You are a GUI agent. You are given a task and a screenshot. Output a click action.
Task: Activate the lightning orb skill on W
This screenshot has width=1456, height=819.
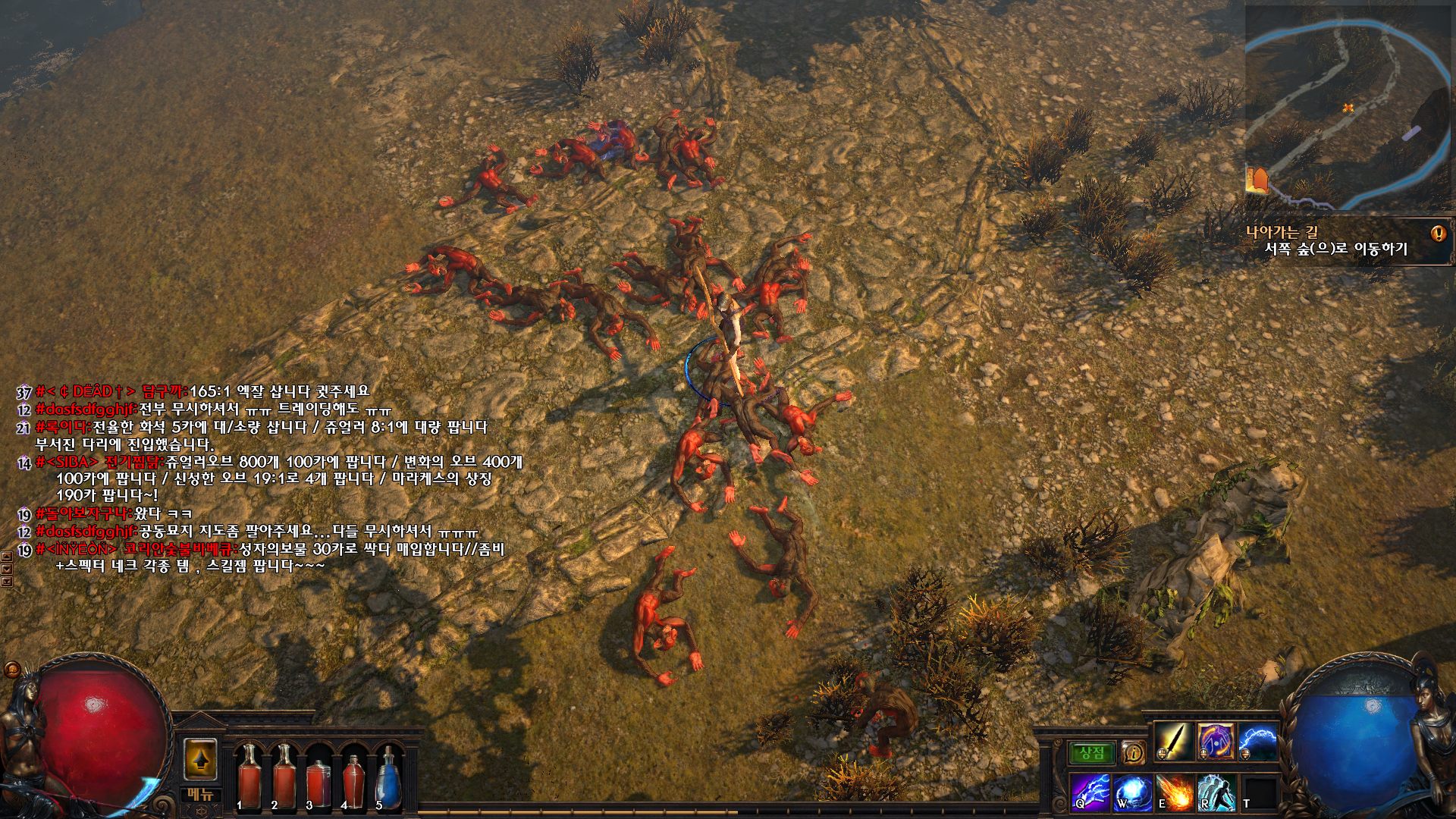[x=1132, y=792]
